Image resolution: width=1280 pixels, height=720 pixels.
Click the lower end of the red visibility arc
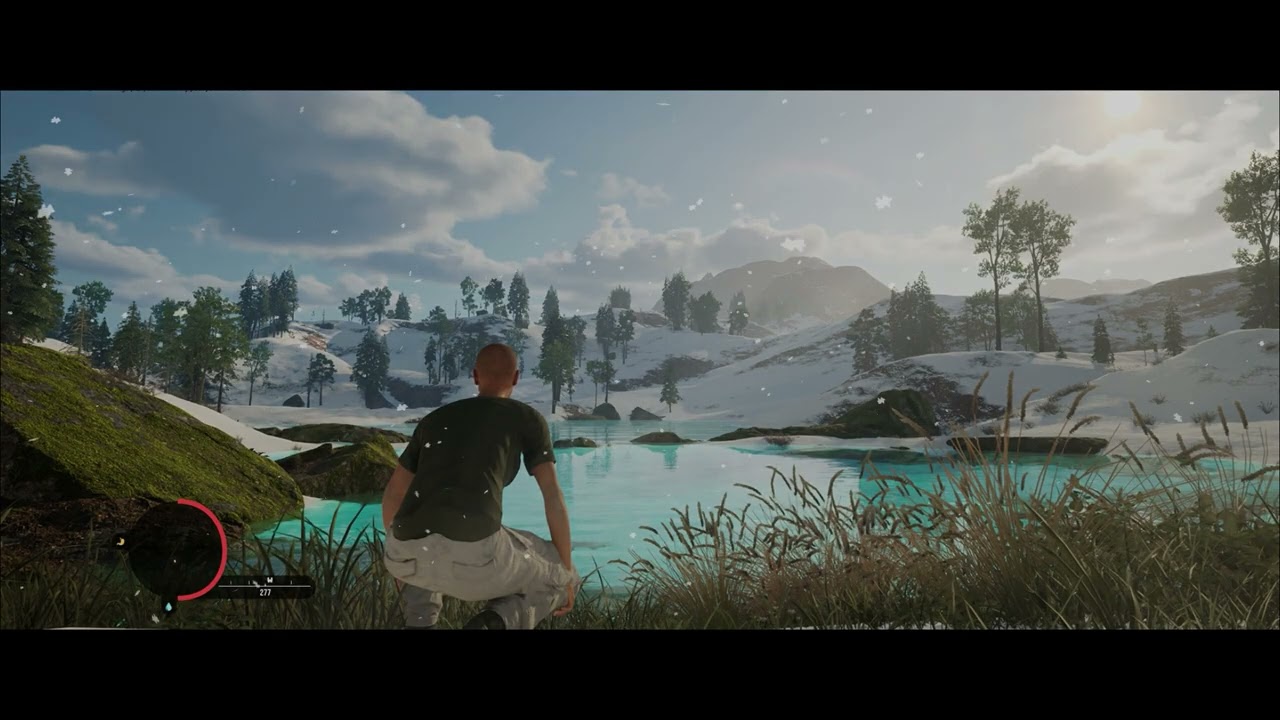click(x=181, y=597)
